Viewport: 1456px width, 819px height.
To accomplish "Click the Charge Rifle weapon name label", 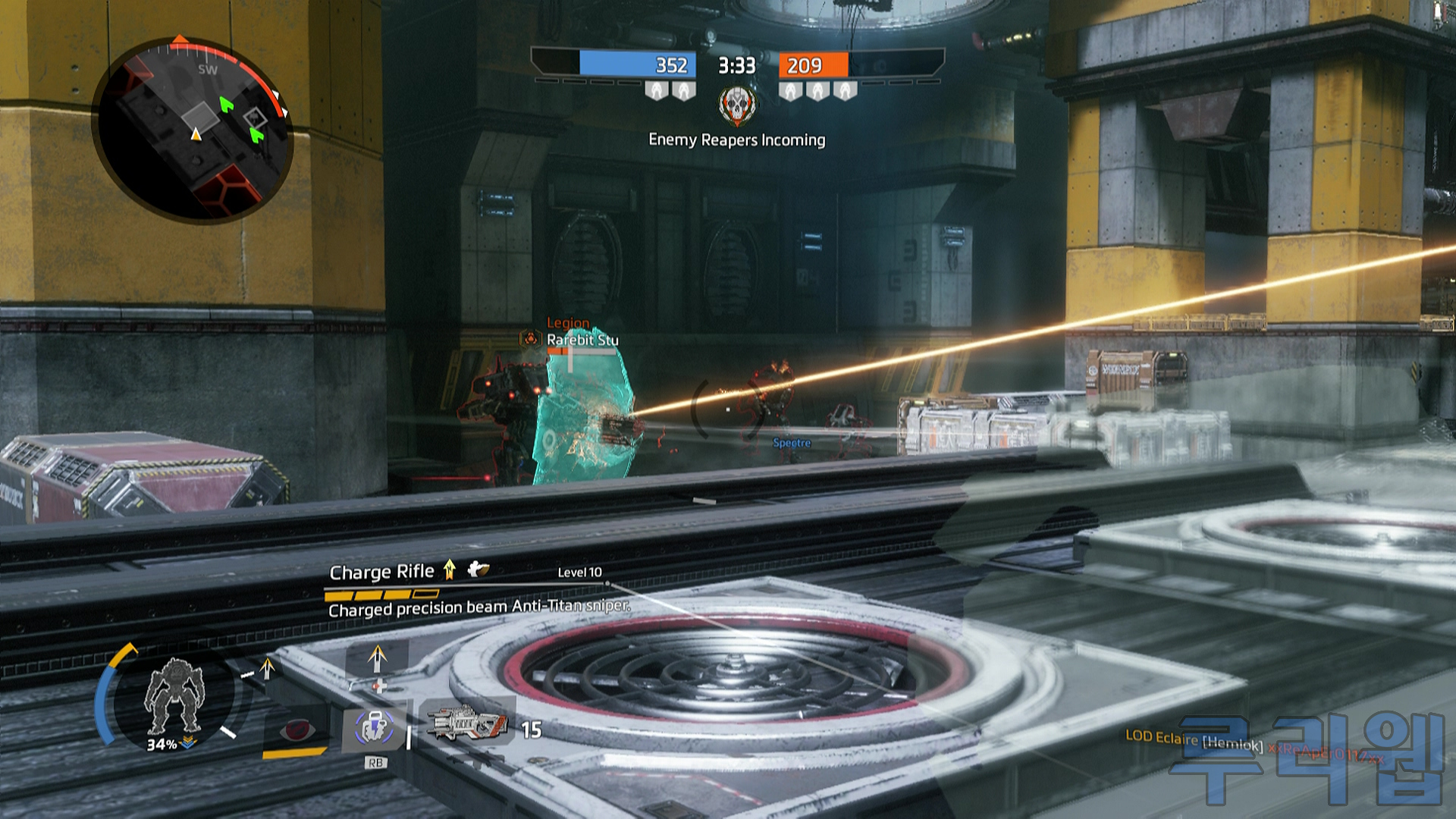I will pyautogui.click(x=381, y=572).
